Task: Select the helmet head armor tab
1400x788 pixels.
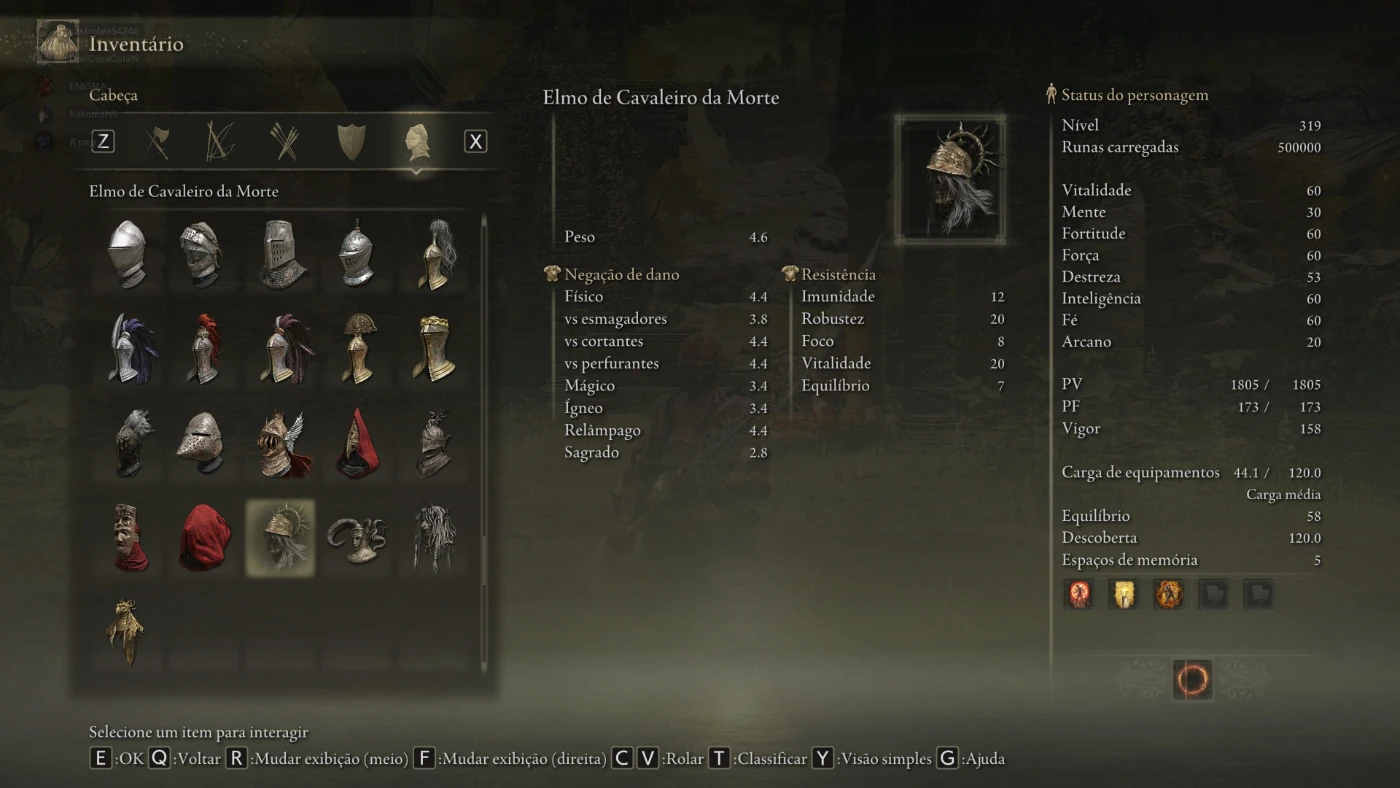Action: click(x=417, y=142)
